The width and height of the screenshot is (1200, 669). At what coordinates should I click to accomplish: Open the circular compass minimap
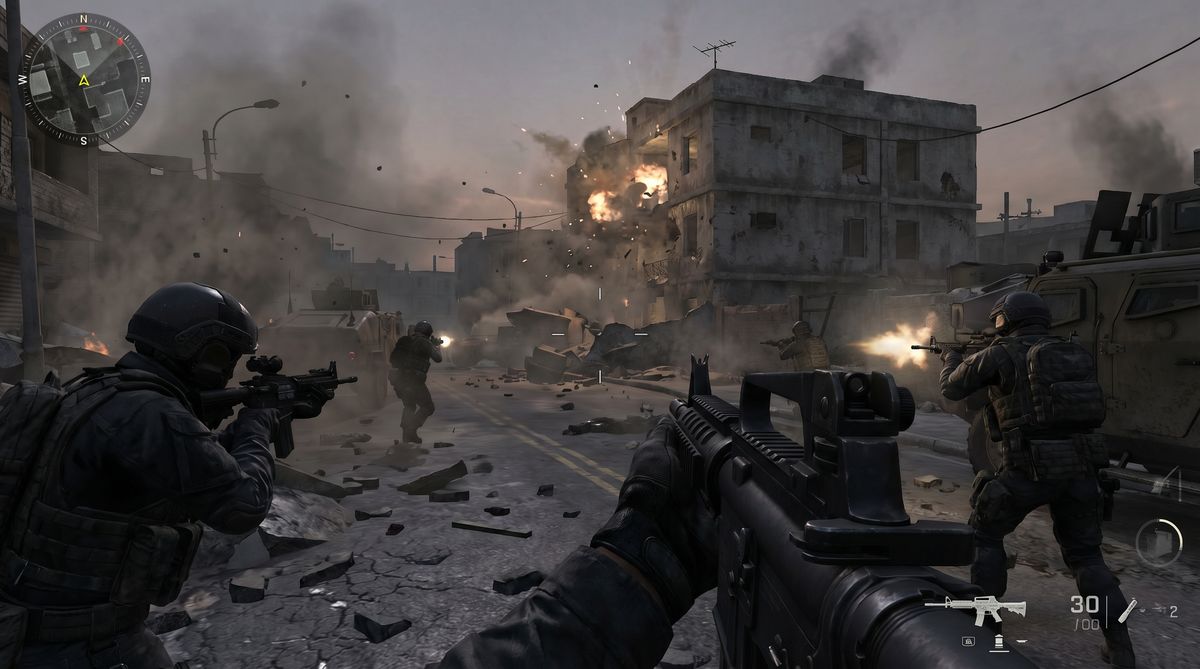pyautogui.click(x=85, y=78)
